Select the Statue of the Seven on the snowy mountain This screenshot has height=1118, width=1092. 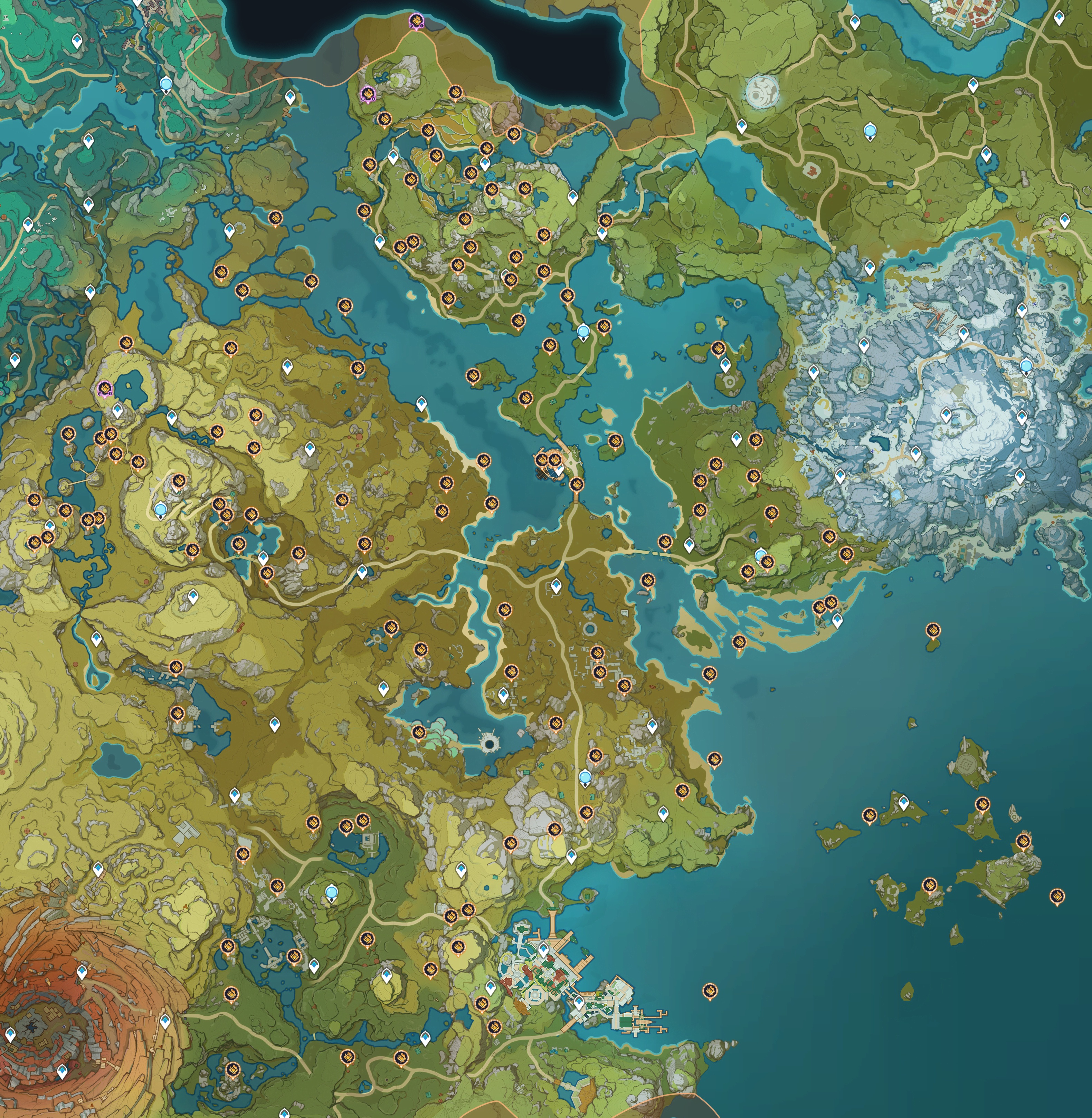tap(1027, 365)
